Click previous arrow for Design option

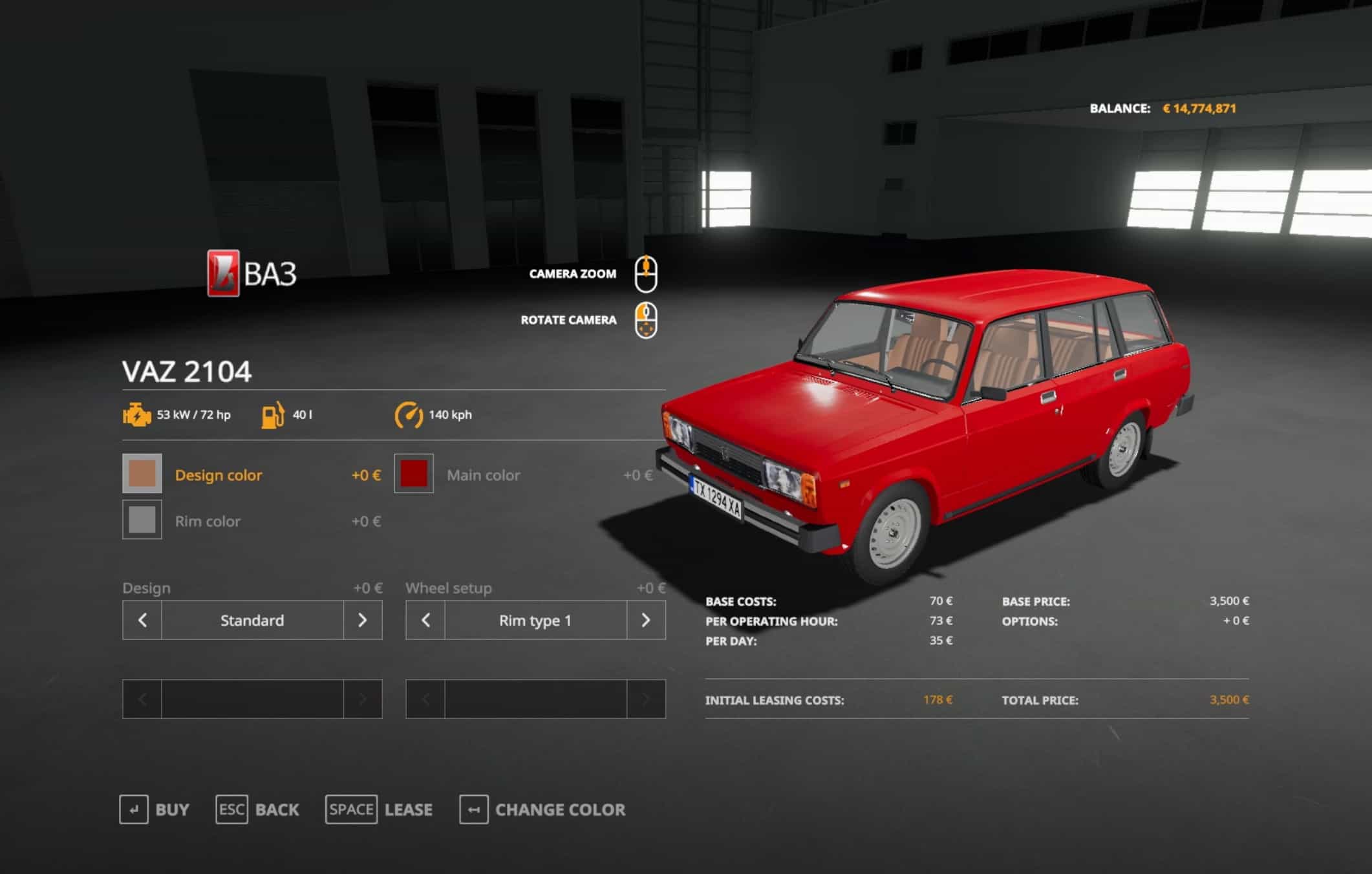142,621
